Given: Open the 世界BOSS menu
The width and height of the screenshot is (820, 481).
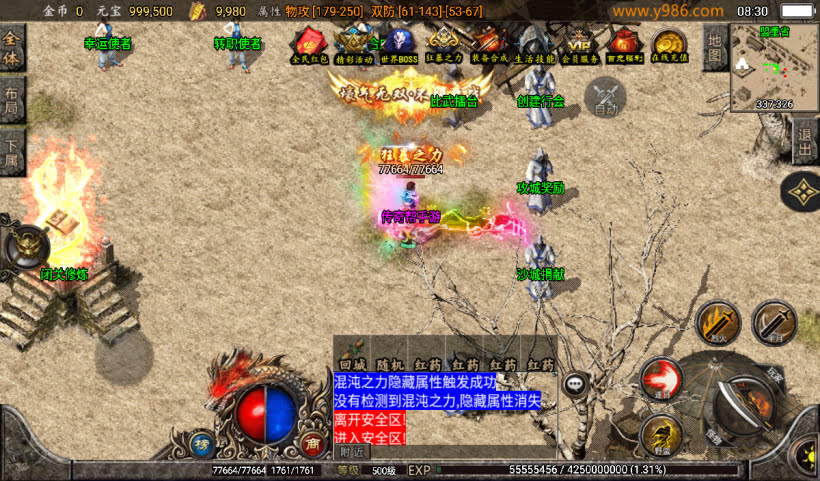Looking at the screenshot, I should click(398, 44).
